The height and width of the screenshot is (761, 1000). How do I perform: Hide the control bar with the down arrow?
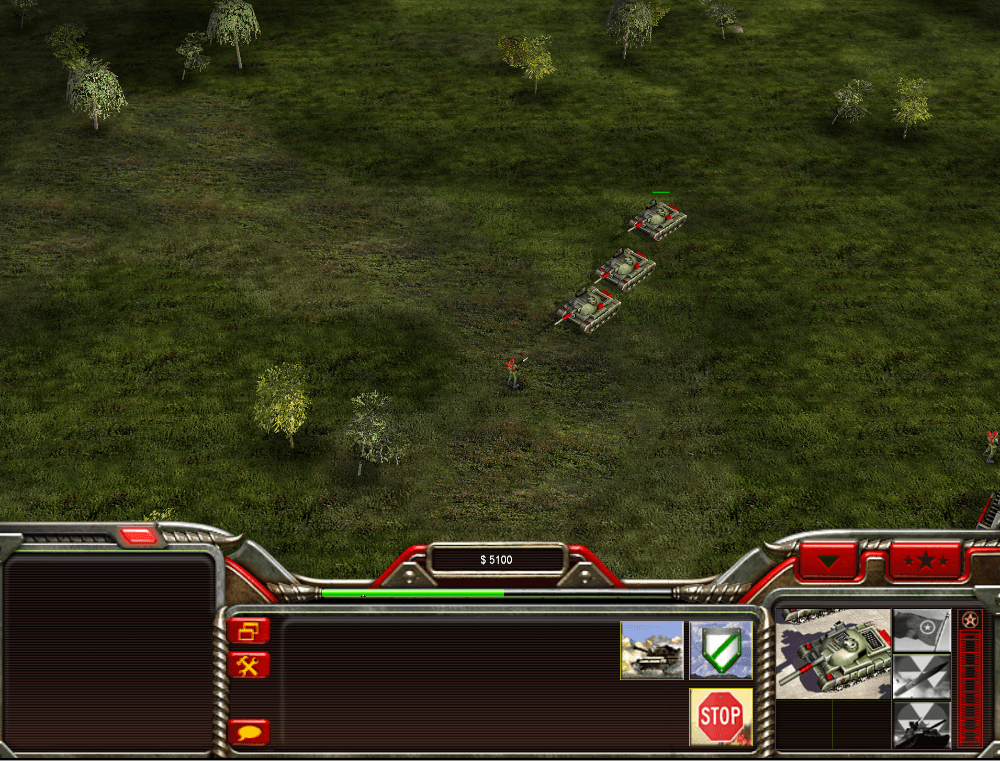click(x=828, y=561)
